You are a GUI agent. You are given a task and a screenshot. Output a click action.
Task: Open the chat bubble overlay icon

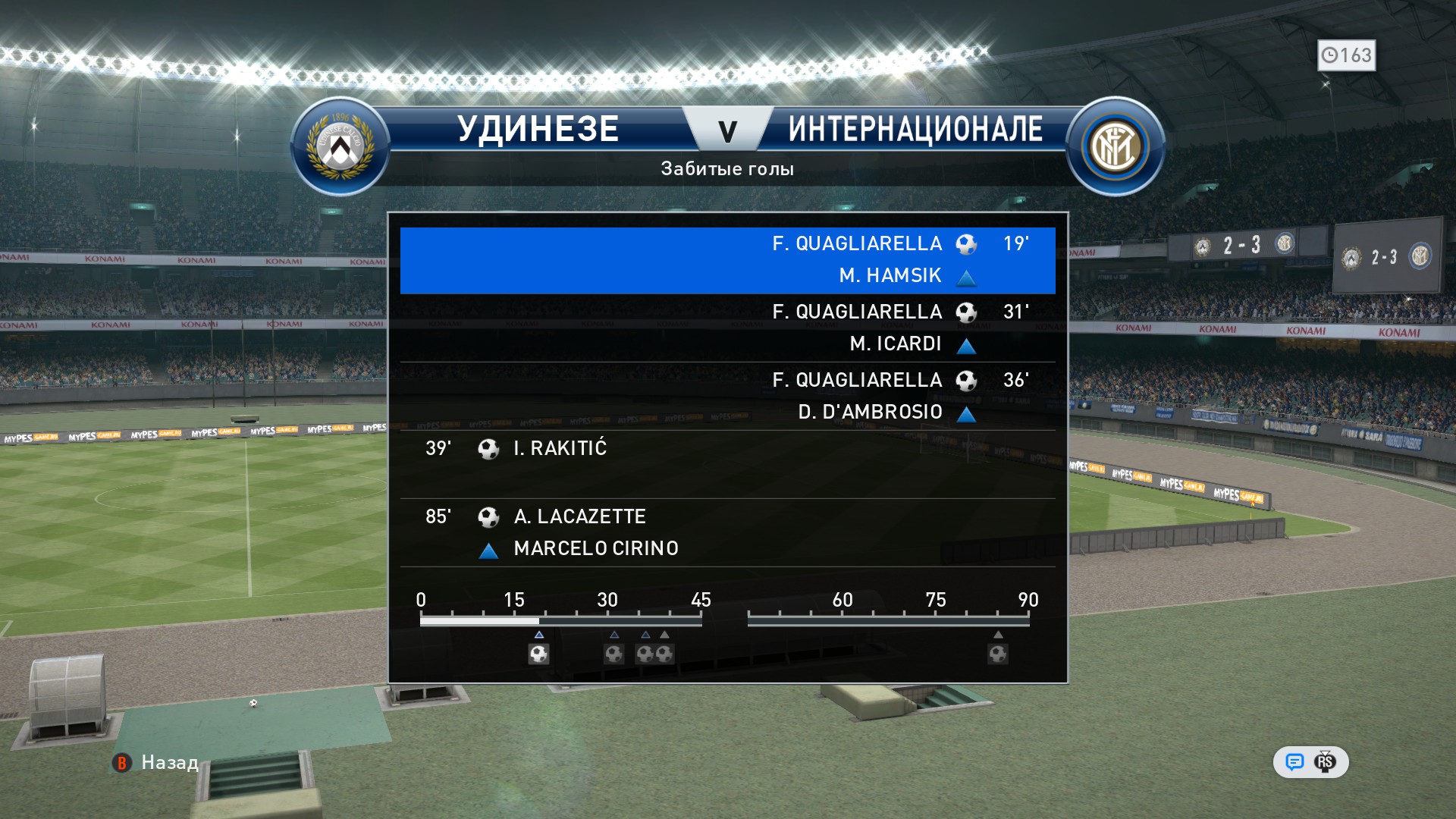(x=1294, y=762)
